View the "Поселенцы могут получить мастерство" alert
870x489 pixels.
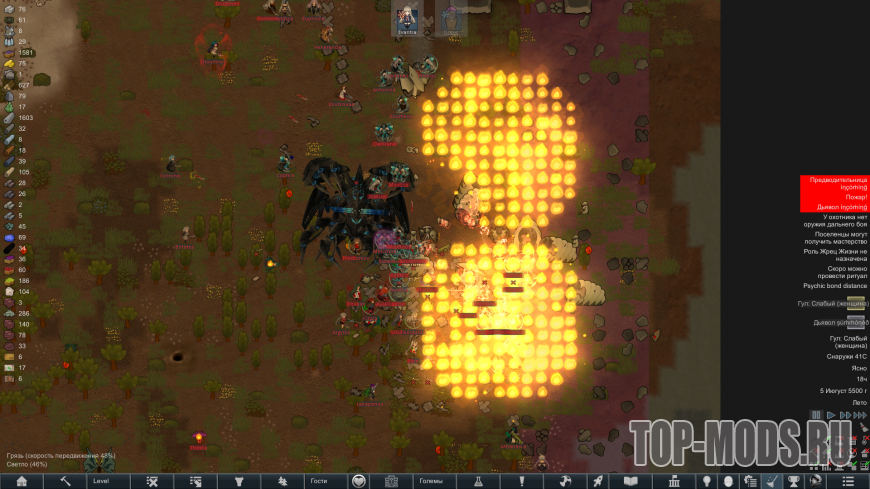click(x=833, y=237)
